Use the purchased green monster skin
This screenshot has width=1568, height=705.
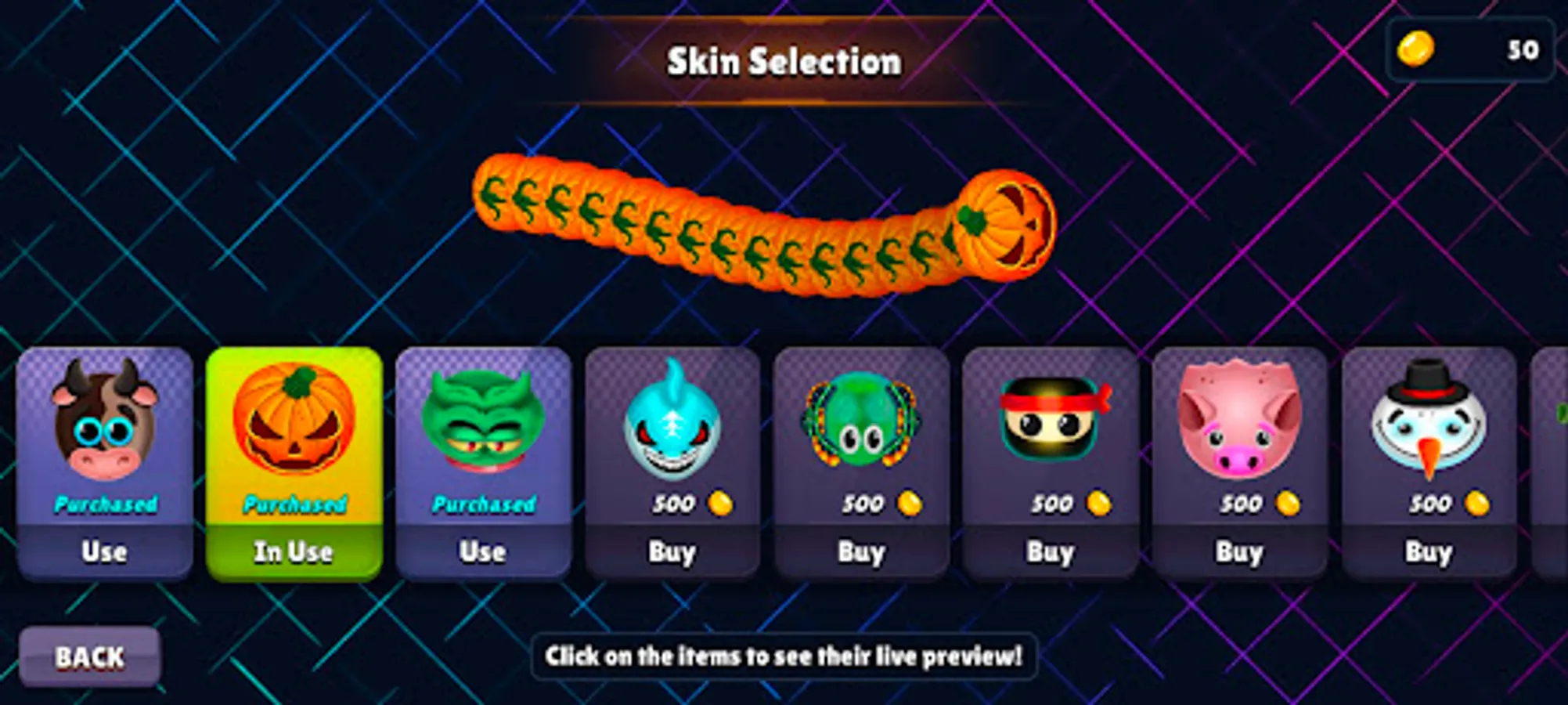click(x=483, y=551)
